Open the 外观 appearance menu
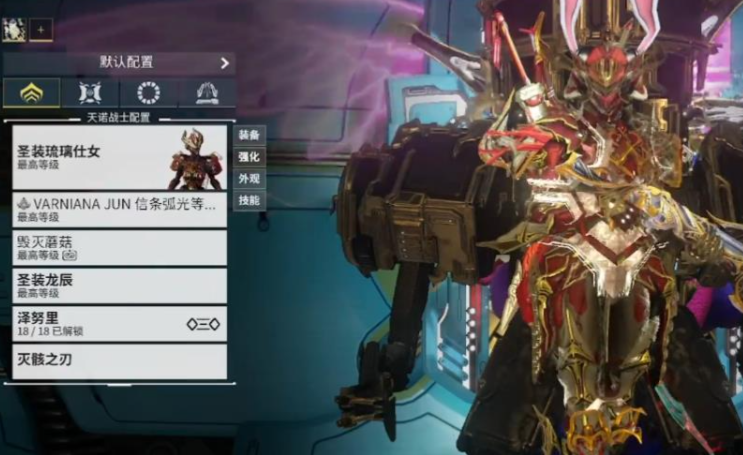This screenshot has width=743, height=455. click(x=249, y=179)
